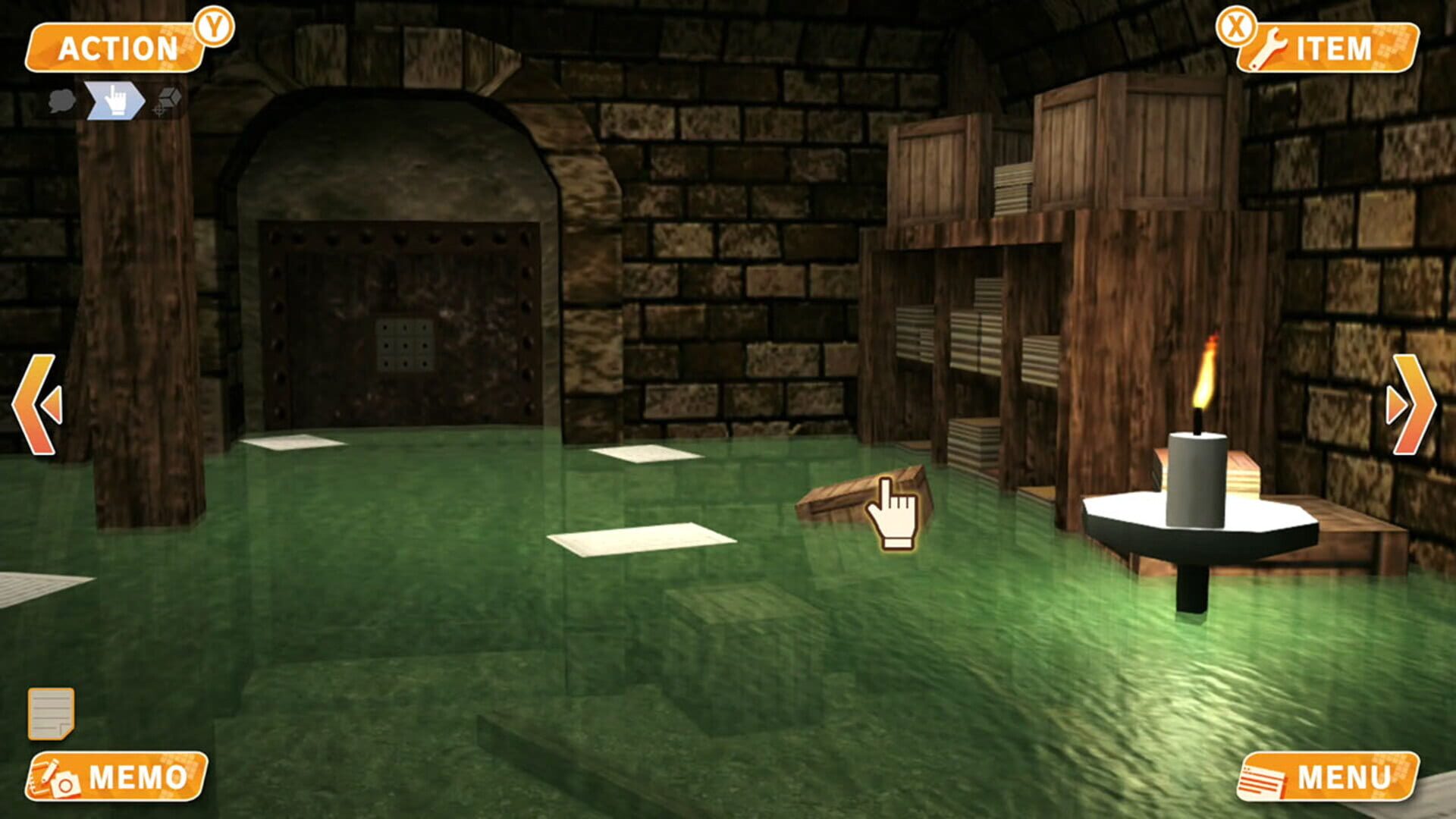Select the speech bubble talk mode
Image resolution: width=1456 pixels, height=819 pixels.
click(x=61, y=99)
